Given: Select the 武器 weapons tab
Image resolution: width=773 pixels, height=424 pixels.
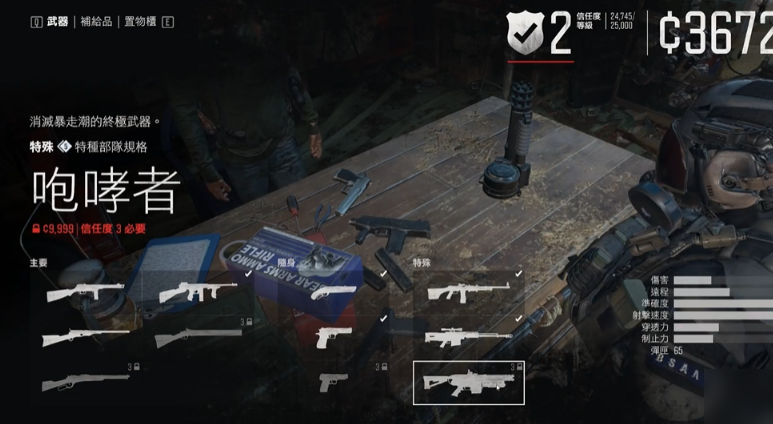Looking at the screenshot, I should 56,21.
